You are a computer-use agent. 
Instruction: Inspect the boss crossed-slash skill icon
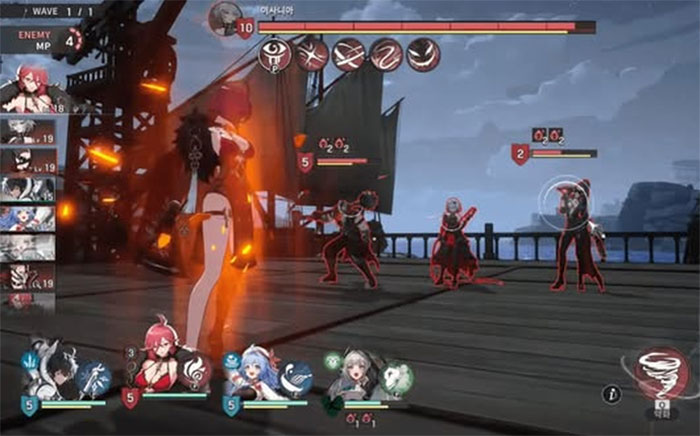pos(311,54)
